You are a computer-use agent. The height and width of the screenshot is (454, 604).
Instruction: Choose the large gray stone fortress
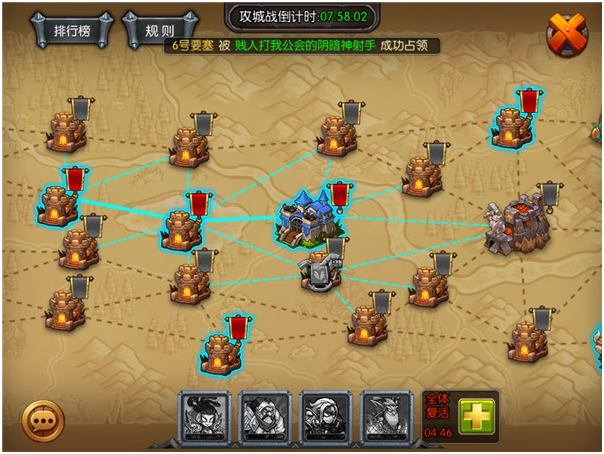(514, 225)
